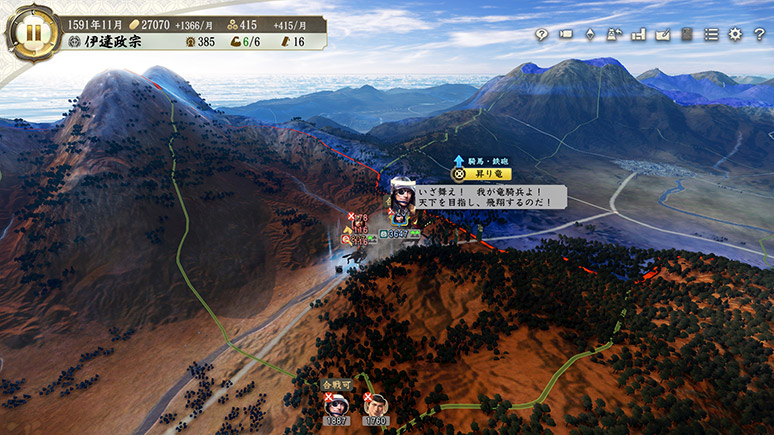Click the 合戦可 battle-available label

pos(336,383)
